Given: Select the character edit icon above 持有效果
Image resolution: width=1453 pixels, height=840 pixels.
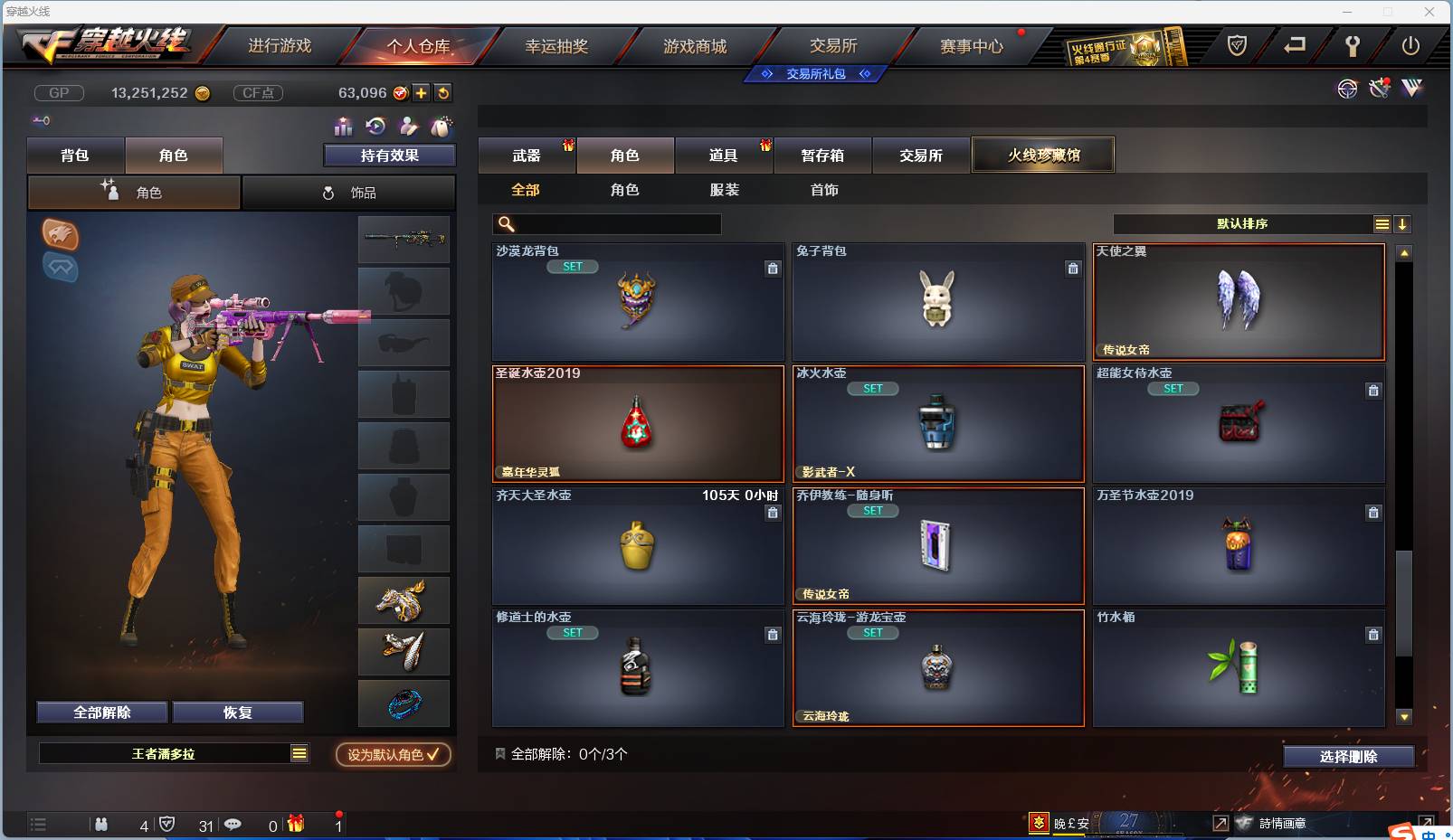Looking at the screenshot, I should [407, 127].
